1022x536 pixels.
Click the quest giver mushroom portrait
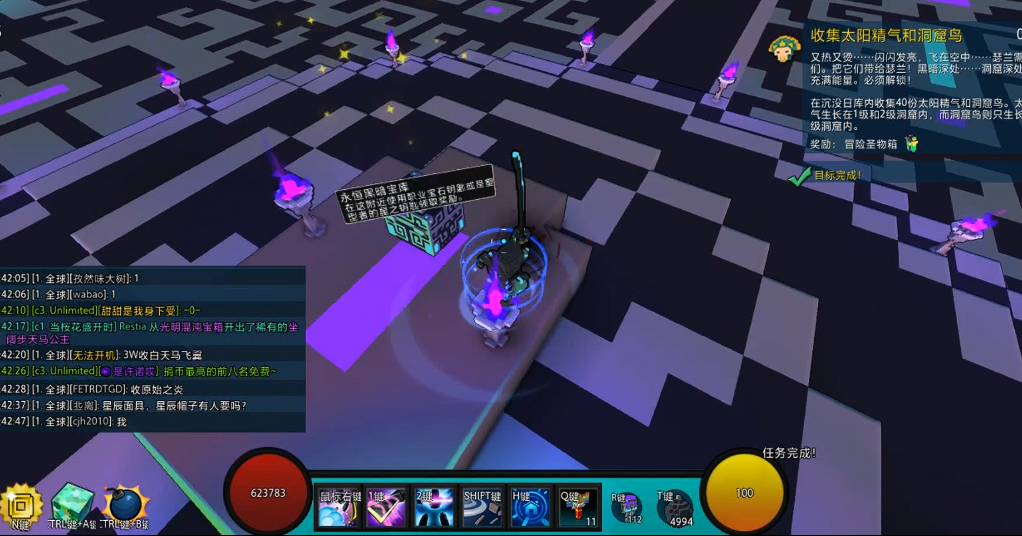point(785,46)
